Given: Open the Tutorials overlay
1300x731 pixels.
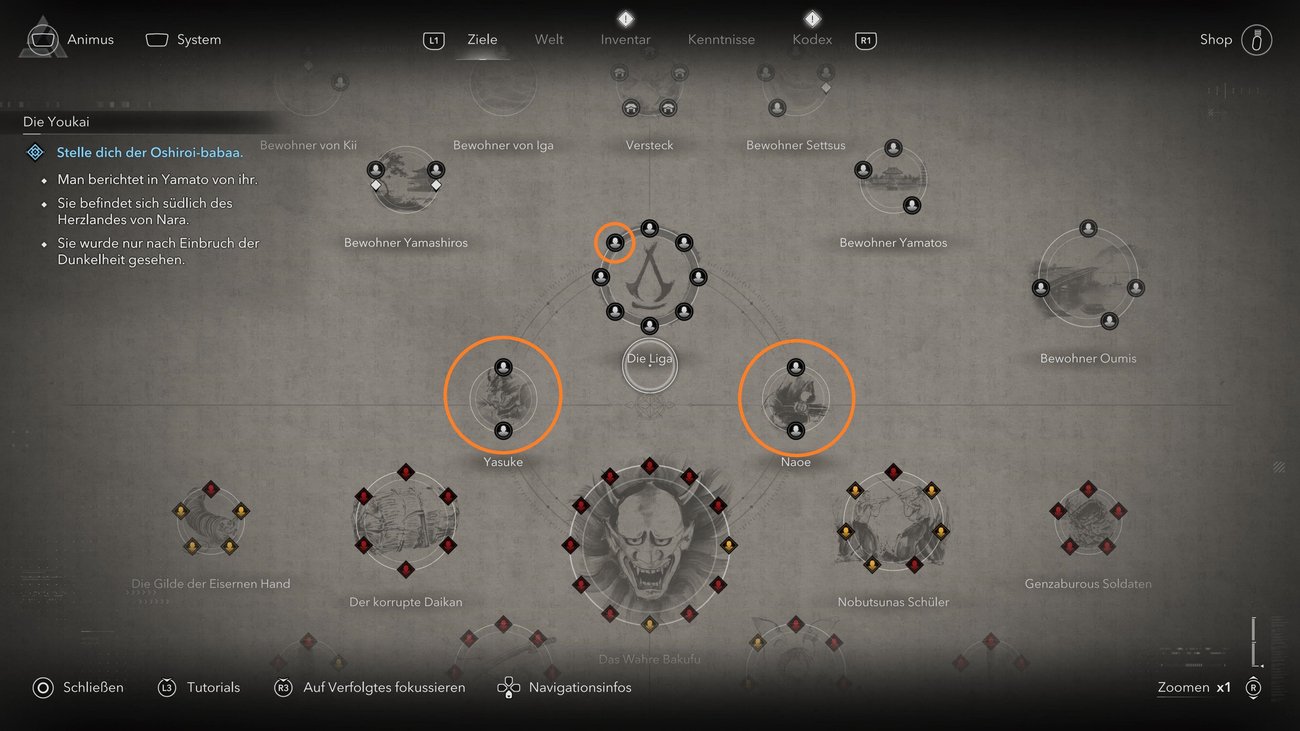Looking at the screenshot, I should [199, 687].
